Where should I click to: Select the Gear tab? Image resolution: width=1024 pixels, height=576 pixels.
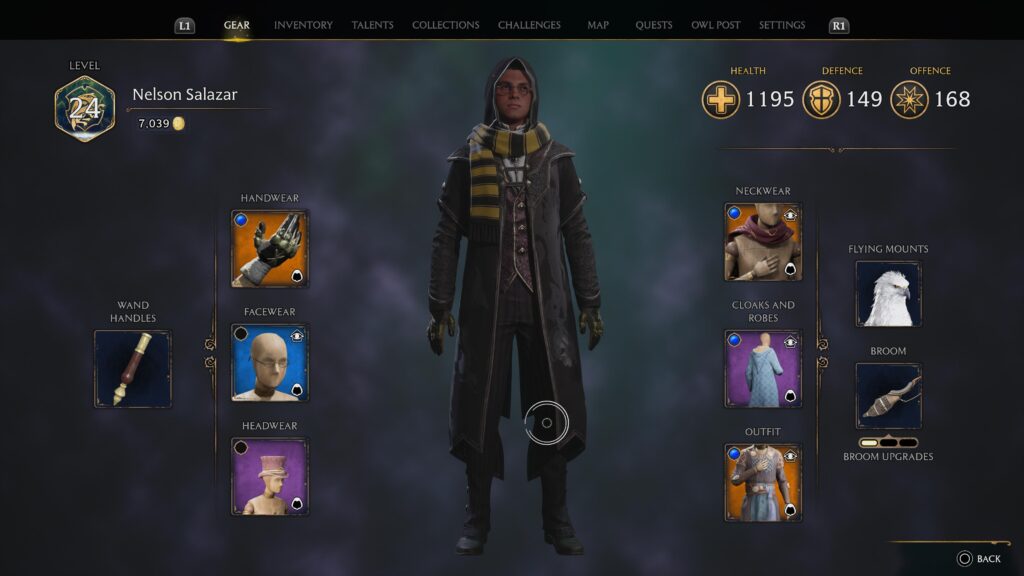(x=237, y=25)
